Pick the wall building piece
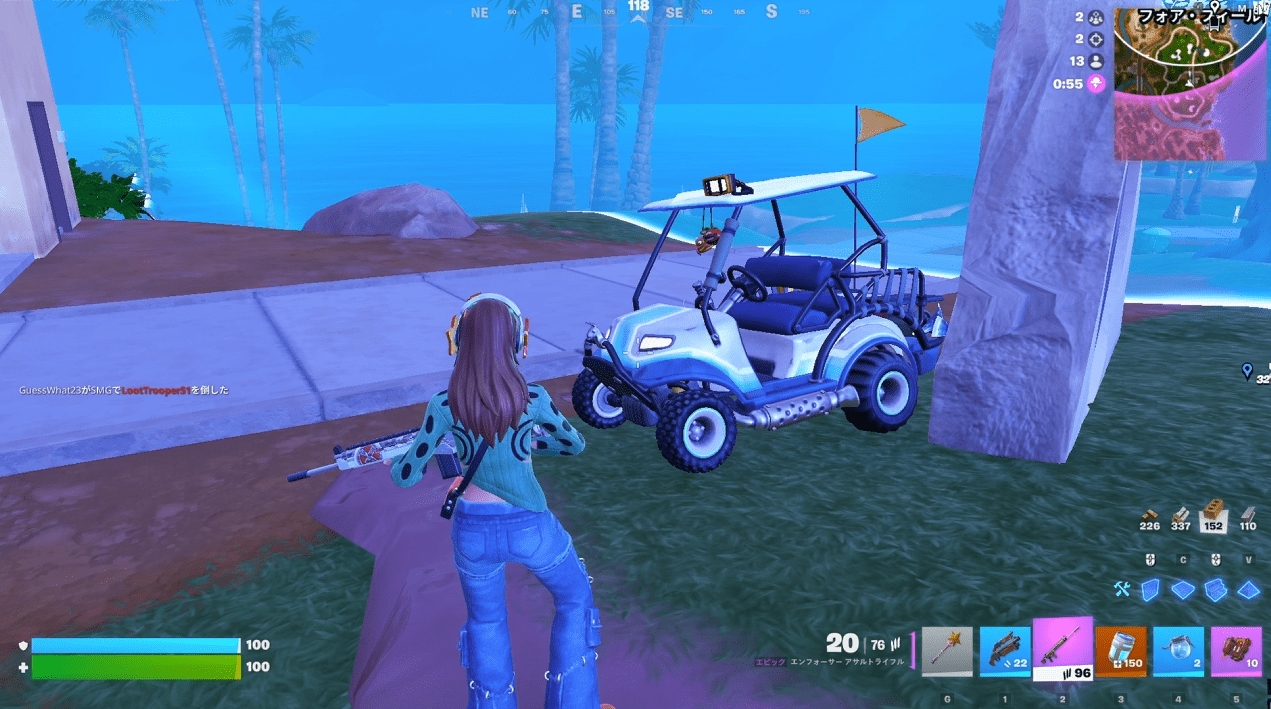This screenshot has width=1271, height=709. tap(1151, 590)
